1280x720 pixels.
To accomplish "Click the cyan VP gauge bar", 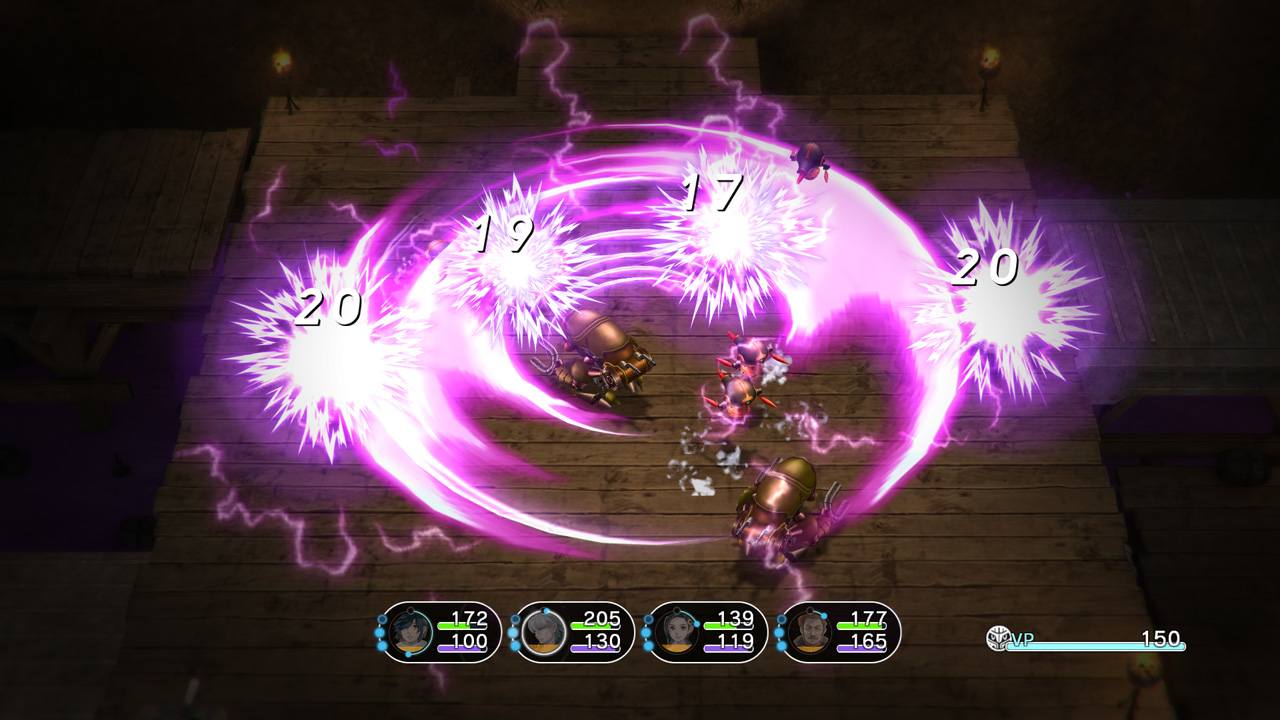I will tap(1095, 646).
